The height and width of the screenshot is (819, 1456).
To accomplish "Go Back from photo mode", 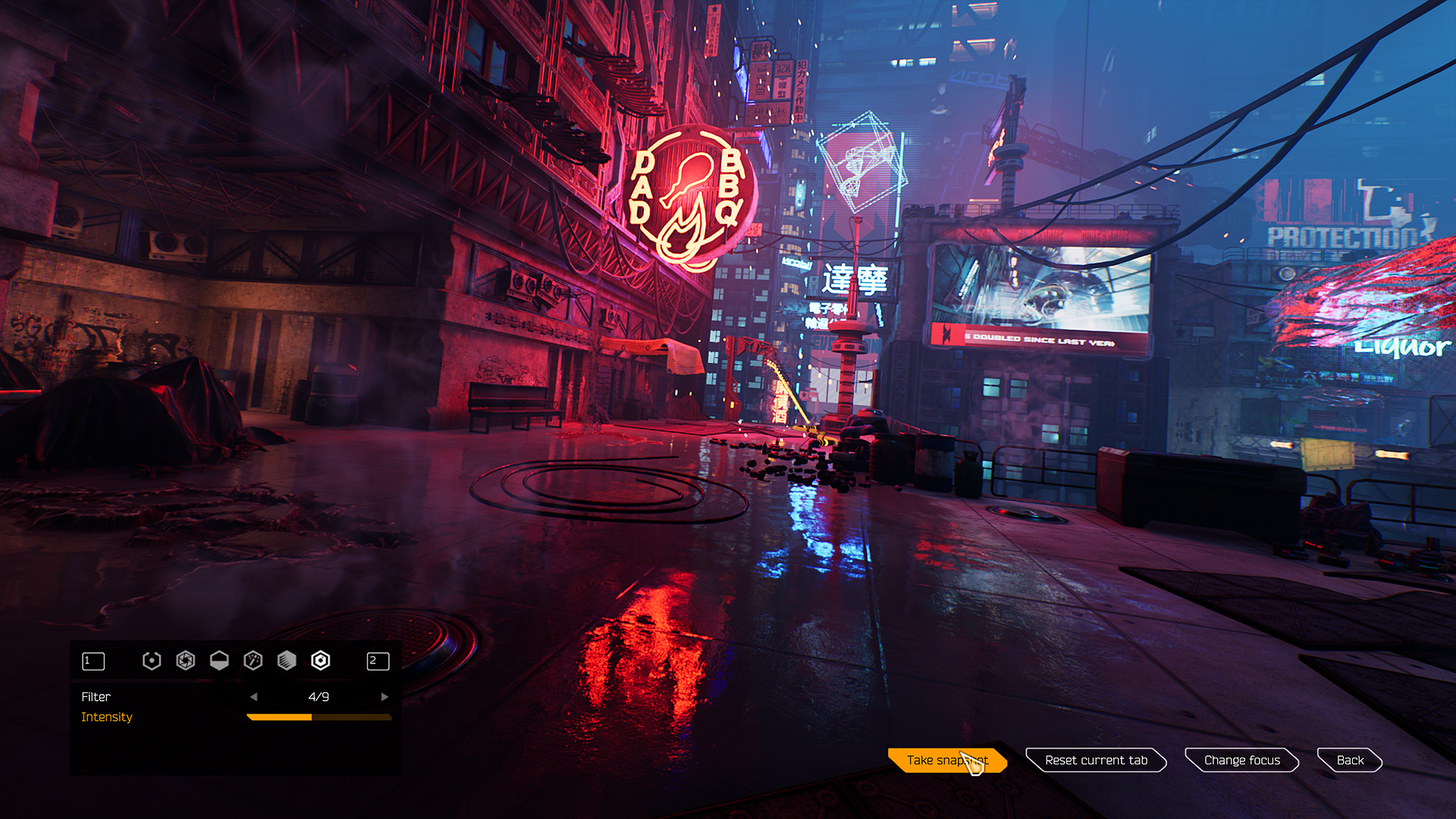I will click(x=1350, y=760).
